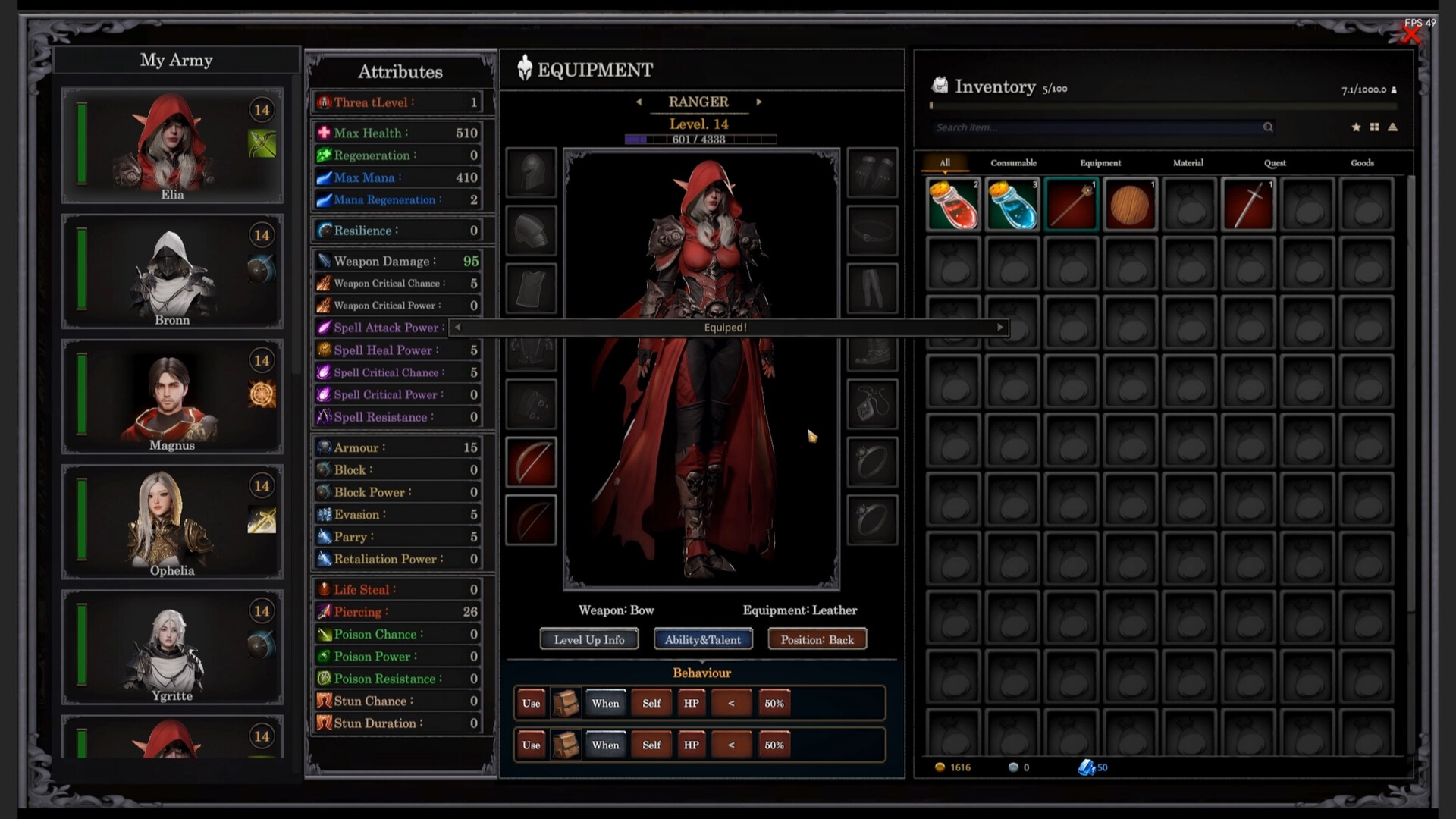Screen dimensions: 1456x819
Task: Click the Position: Back button
Action: coord(817,639)
